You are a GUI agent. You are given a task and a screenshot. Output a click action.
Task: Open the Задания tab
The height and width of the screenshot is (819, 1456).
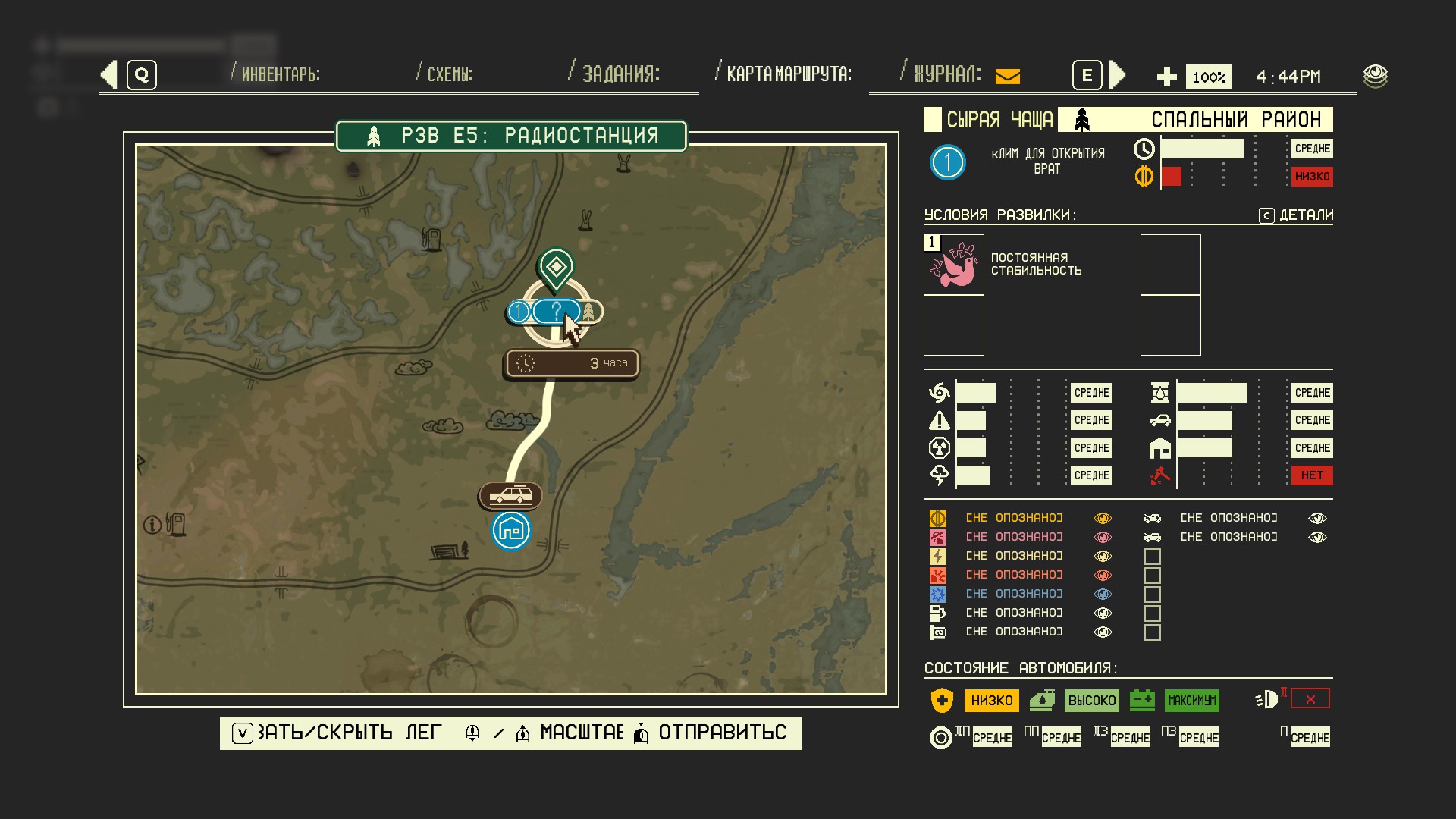[x=620, y=74]
